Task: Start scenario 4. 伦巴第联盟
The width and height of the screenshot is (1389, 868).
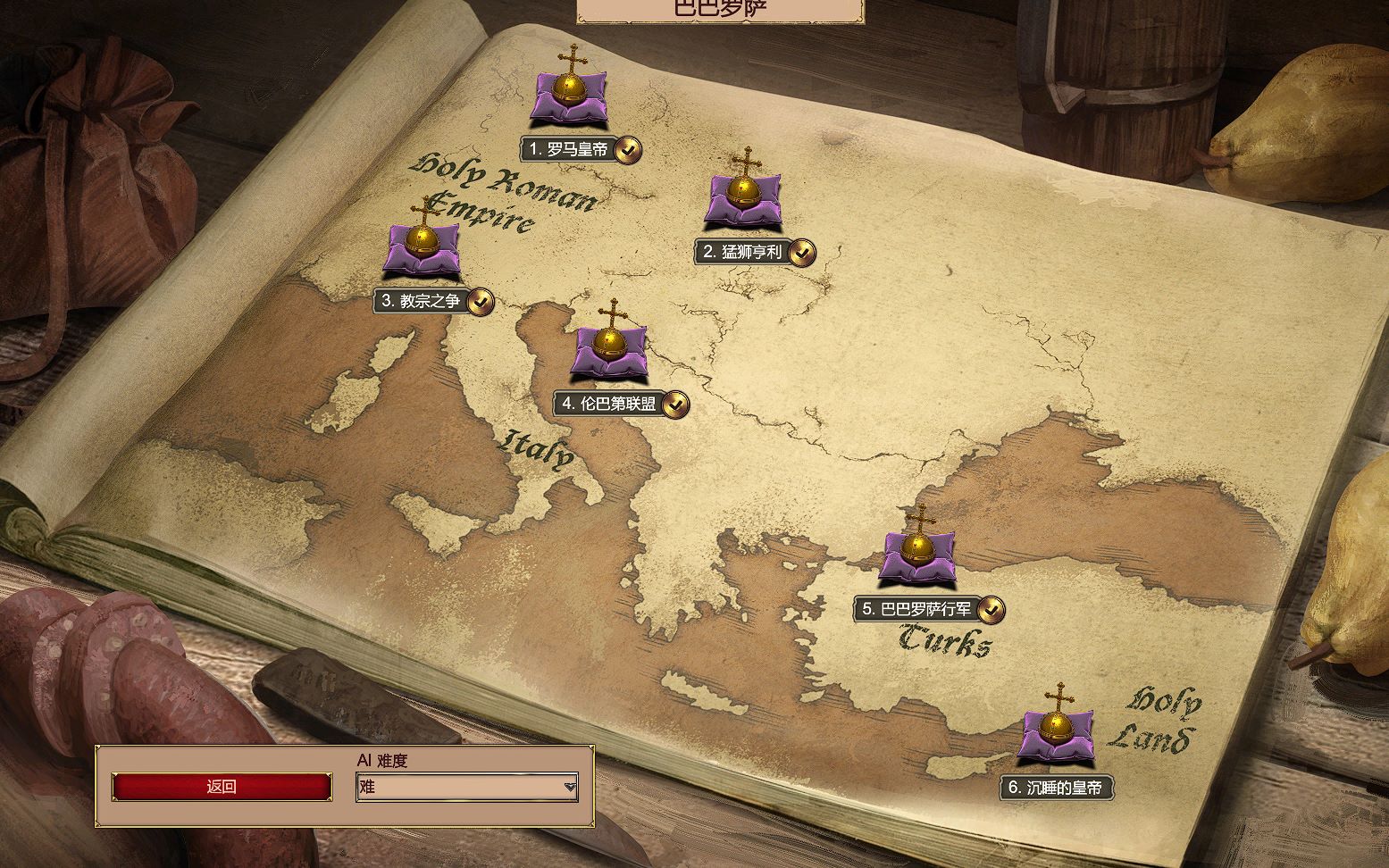Action: click(609, 404)
